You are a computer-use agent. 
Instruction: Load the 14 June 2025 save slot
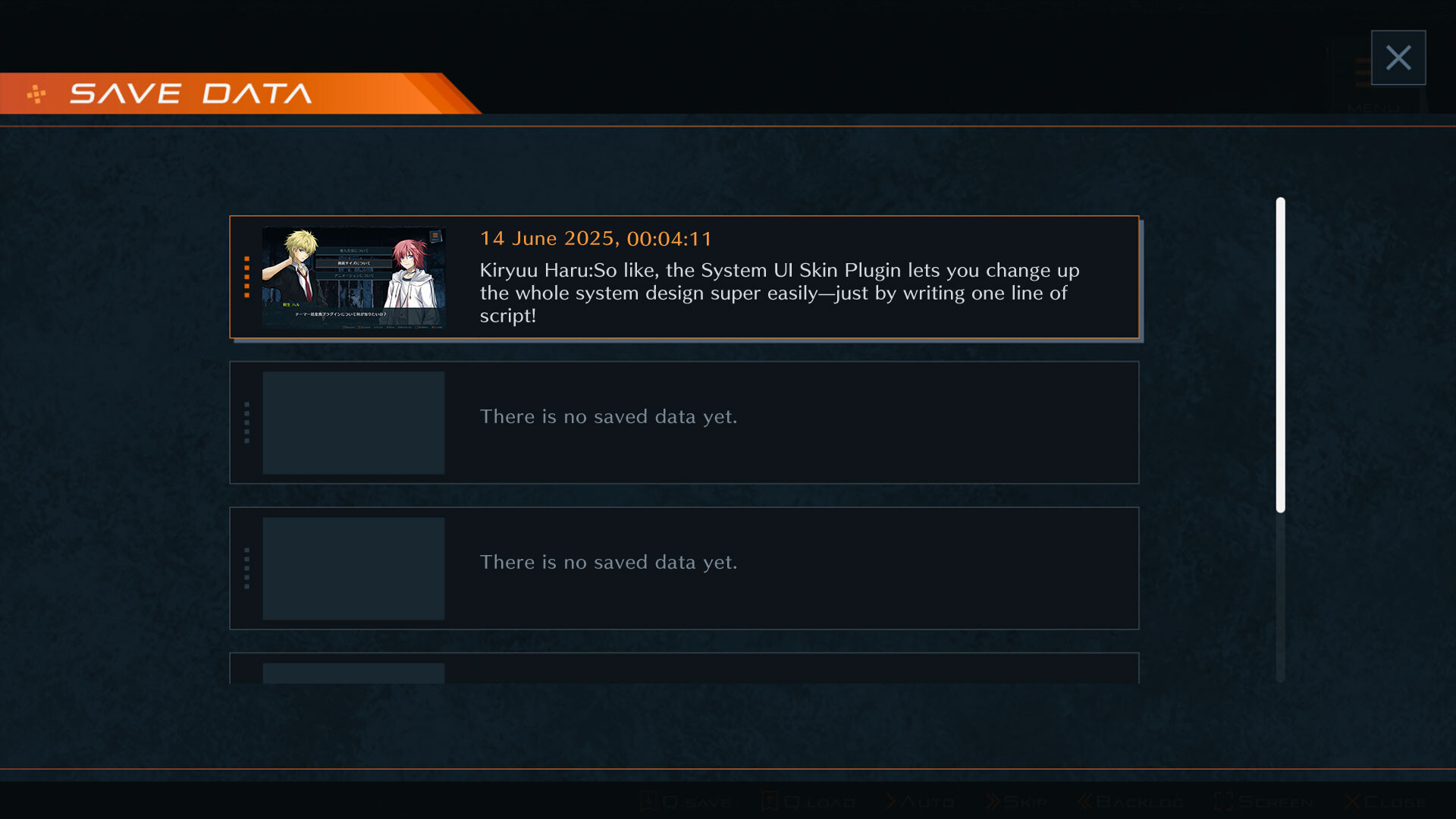click(682, 277)
